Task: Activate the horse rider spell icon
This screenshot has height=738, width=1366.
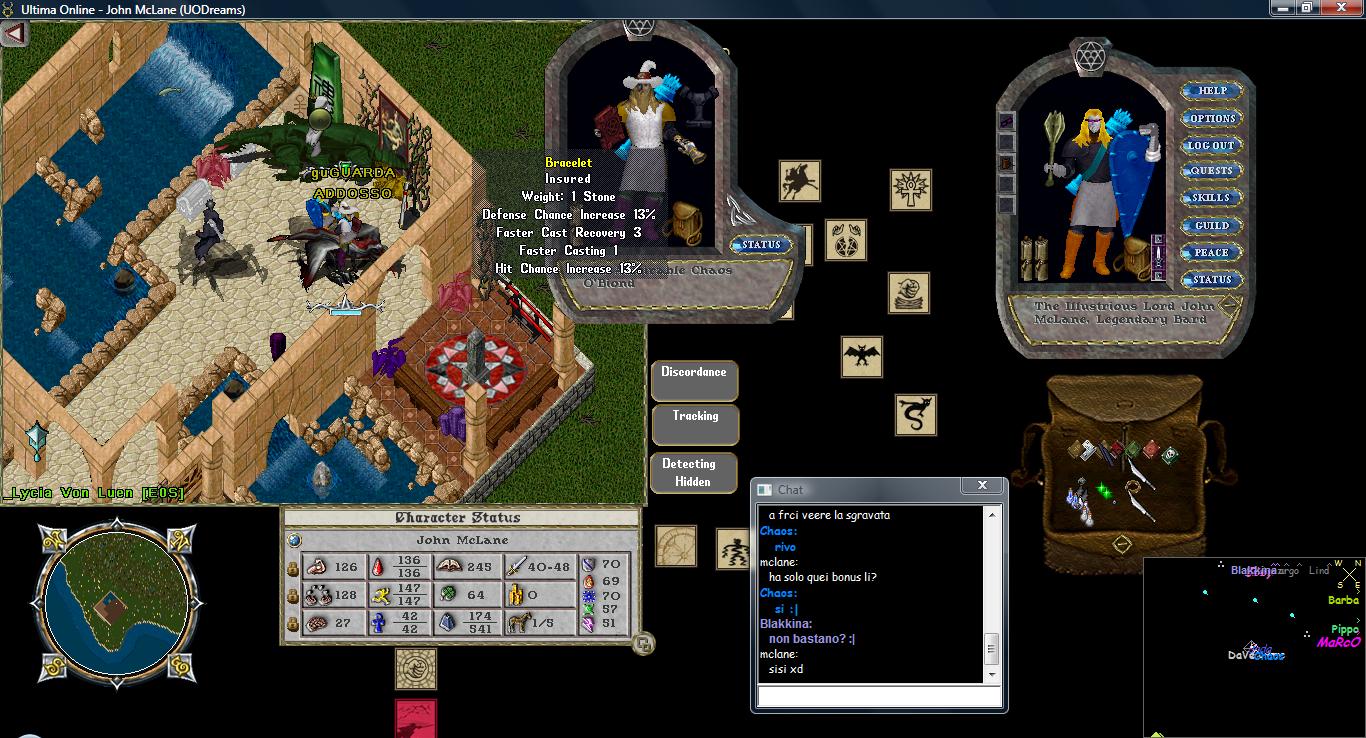Action: [x=800, y=181]
